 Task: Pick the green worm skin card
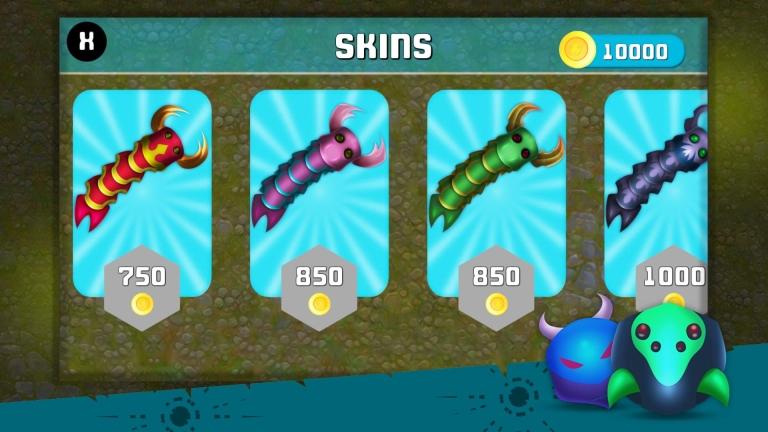coord(496,168)
